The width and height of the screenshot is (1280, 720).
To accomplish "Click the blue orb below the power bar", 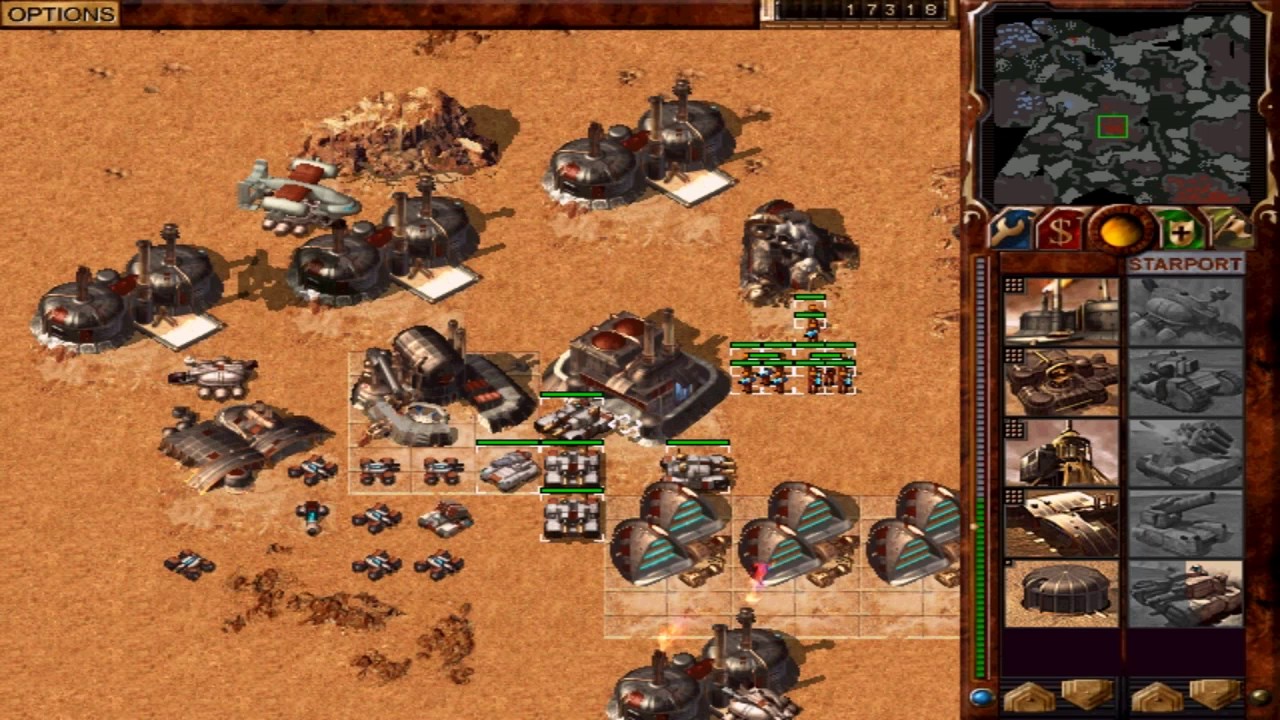I will (981, 697).
